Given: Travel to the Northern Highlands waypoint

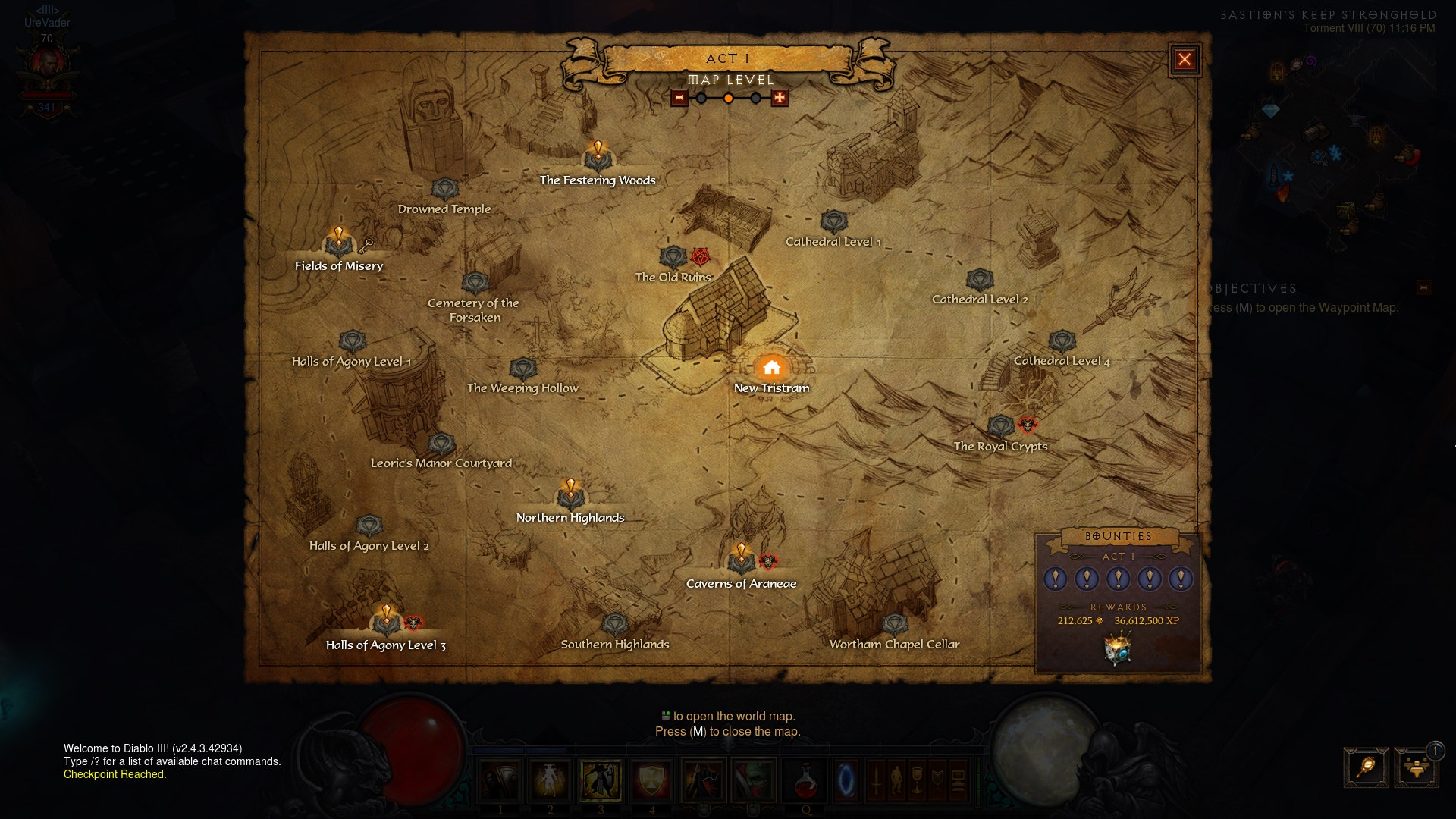Looking at the screenshot, I should [x=570, y=497].
